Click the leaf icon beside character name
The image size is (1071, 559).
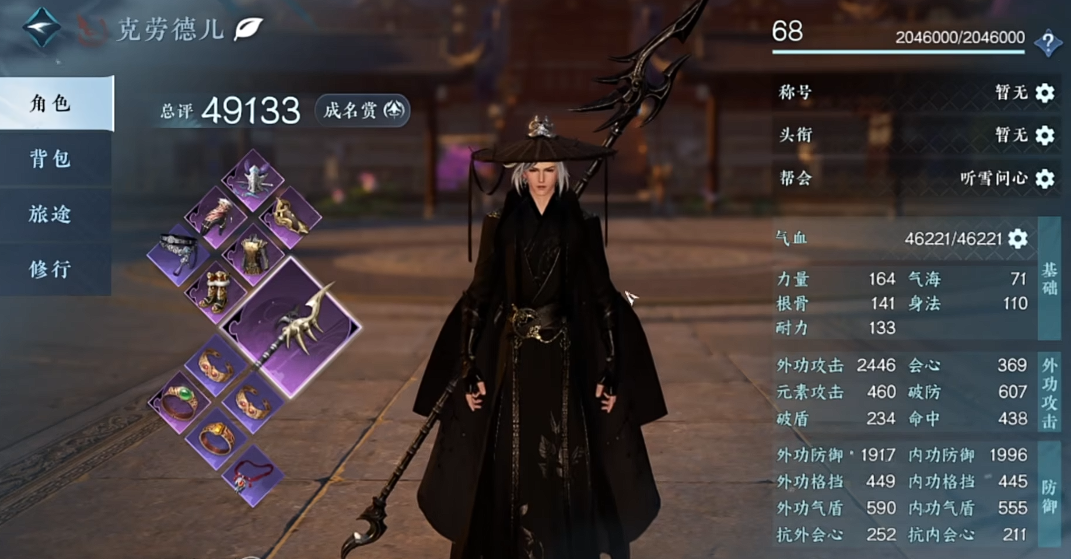(247, 29)
